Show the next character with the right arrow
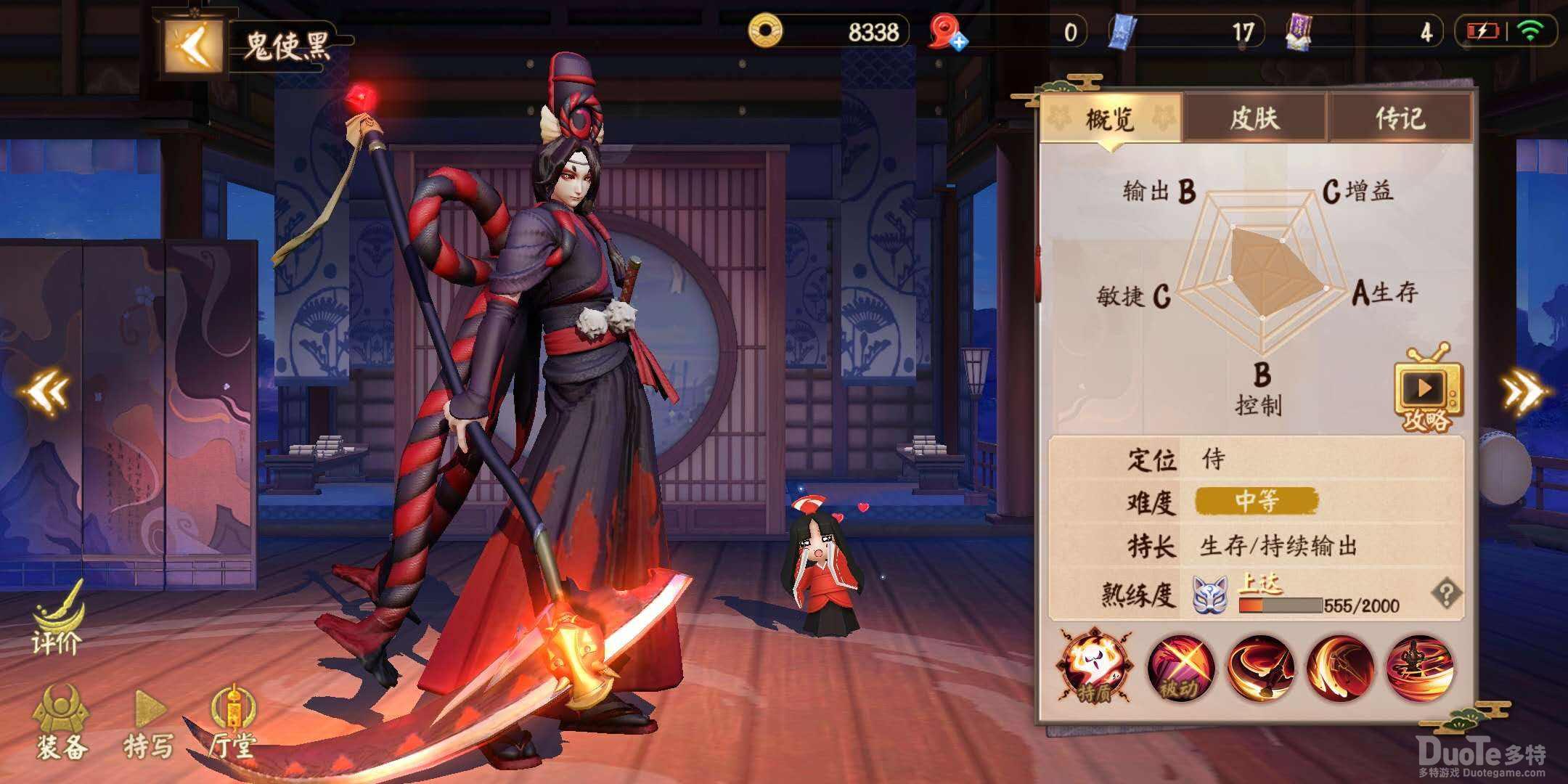The height and width of the screenshot is (784, 1568). click(1524, 392)
